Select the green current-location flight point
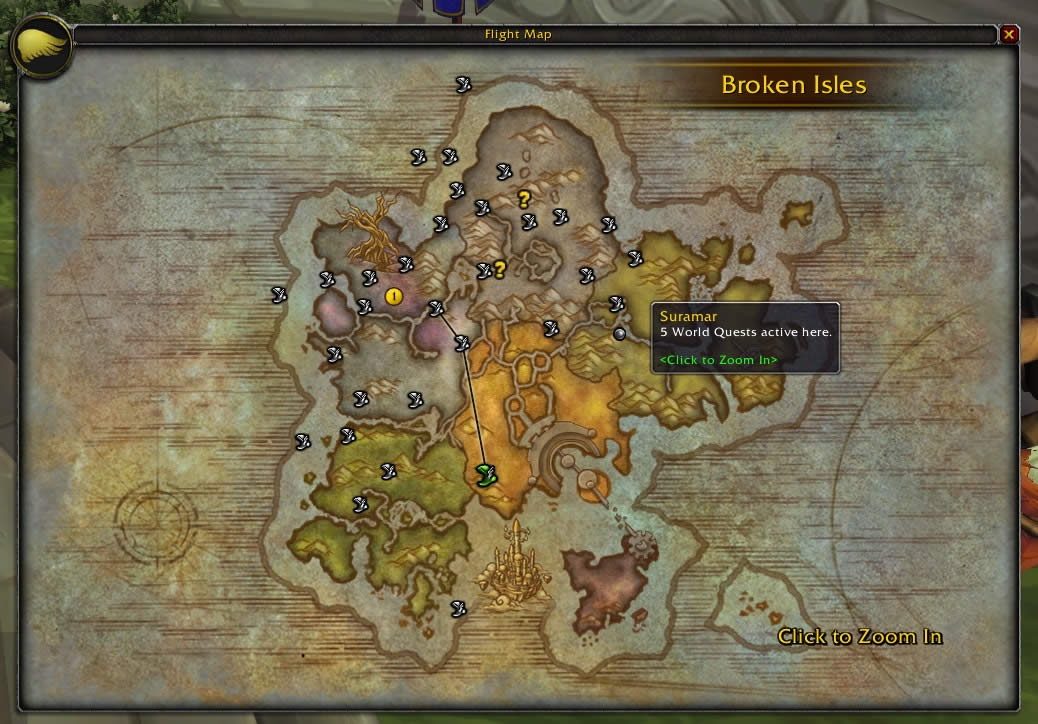The width and height of the screenshot is (1038, 724). tap(487, 474)
